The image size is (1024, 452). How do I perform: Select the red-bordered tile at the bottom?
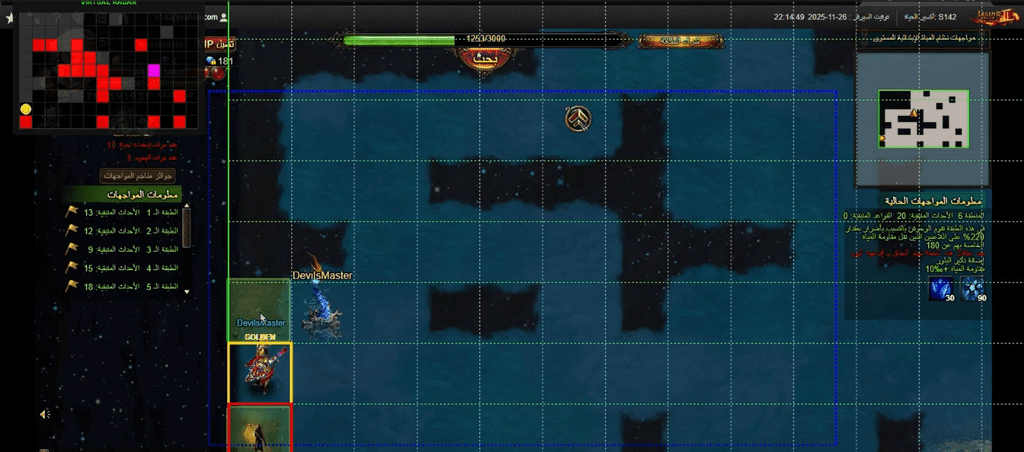260,428
